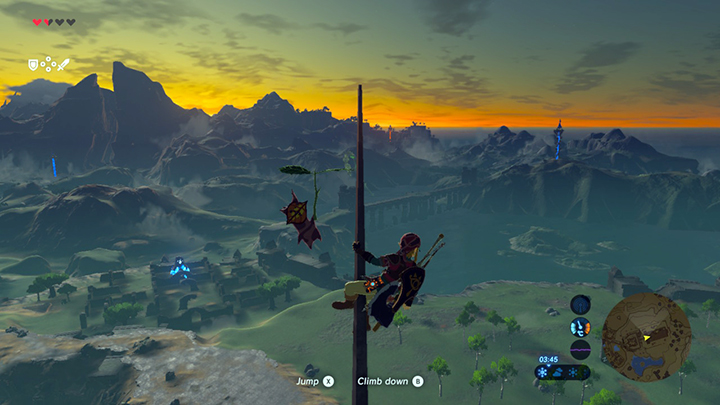Activate the Sheikah Sensor icon

pyautogui.click(x=580, y=304)
